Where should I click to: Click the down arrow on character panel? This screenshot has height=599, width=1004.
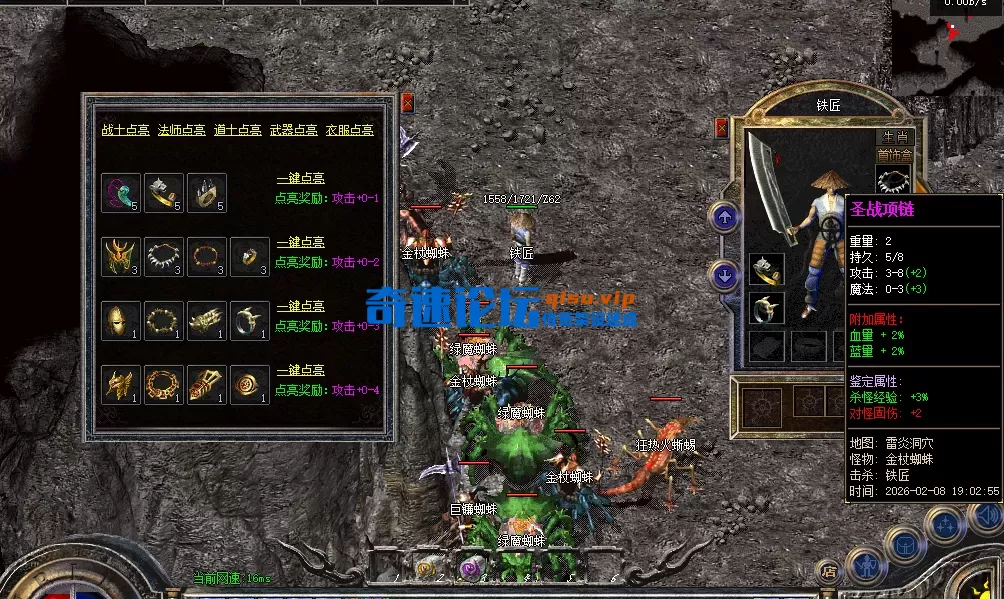click(x=724, y=273)
